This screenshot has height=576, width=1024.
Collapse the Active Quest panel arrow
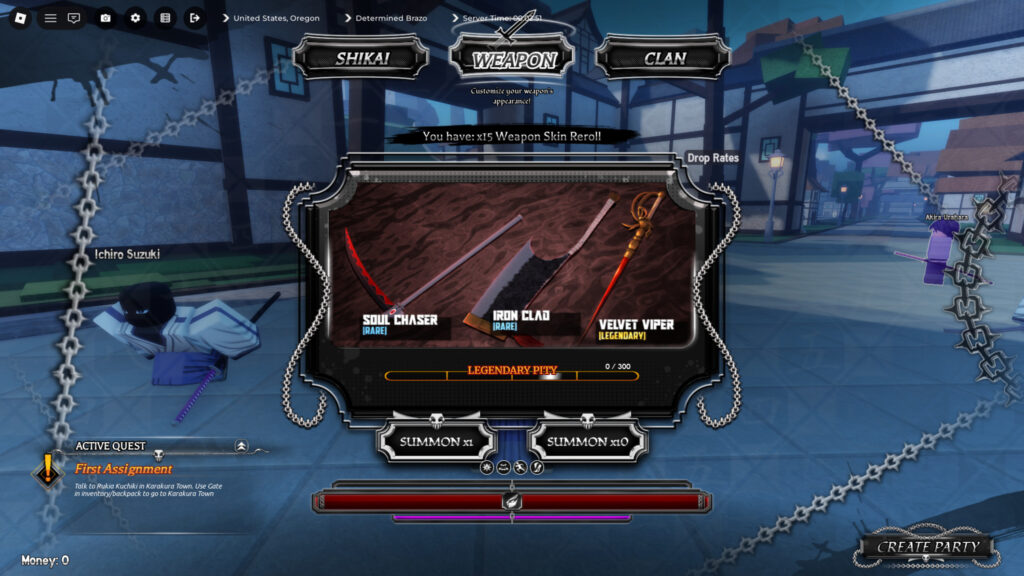click(x=241, y=446)
